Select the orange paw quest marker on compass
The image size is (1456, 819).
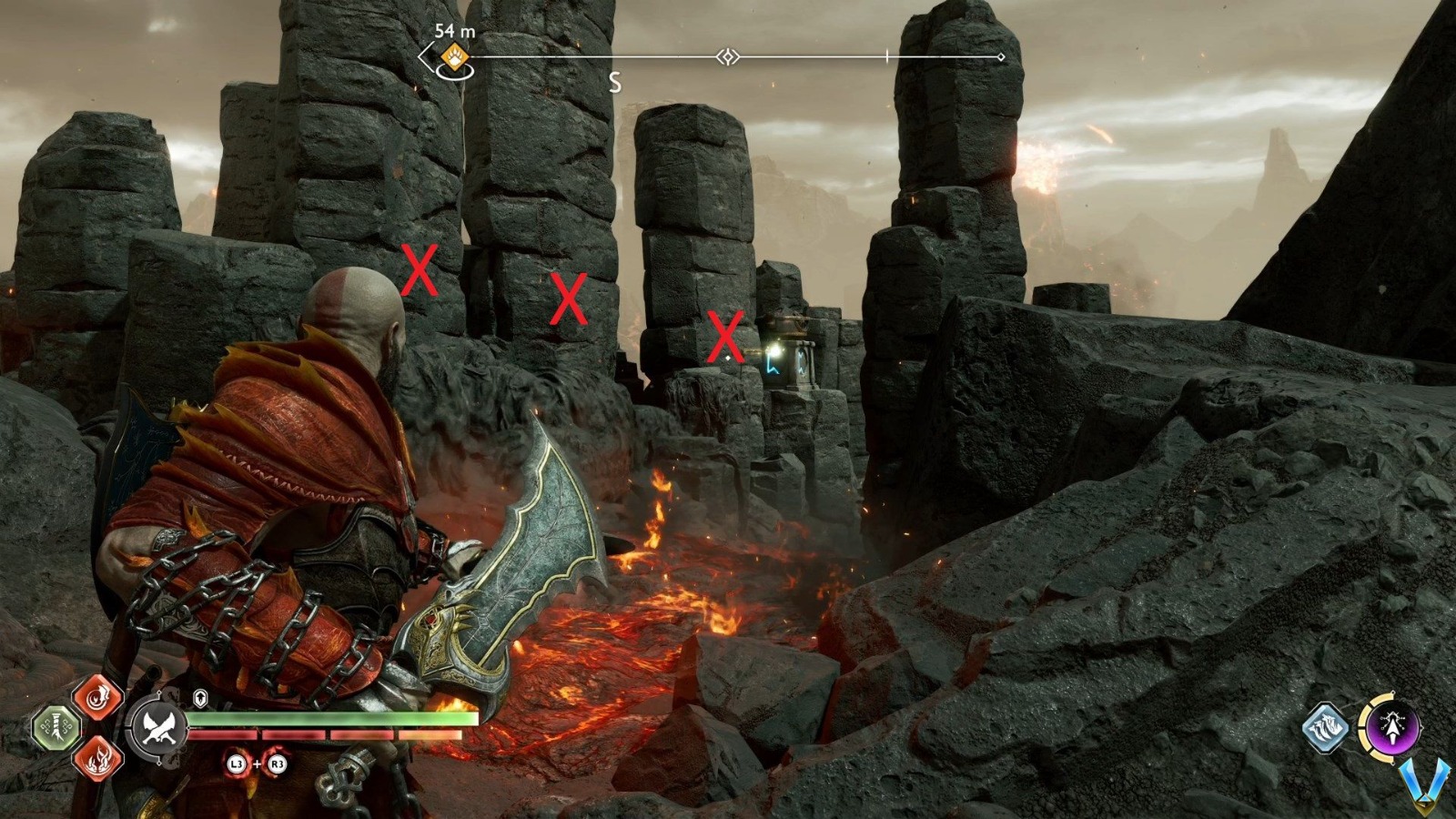[x=453, y=59]
